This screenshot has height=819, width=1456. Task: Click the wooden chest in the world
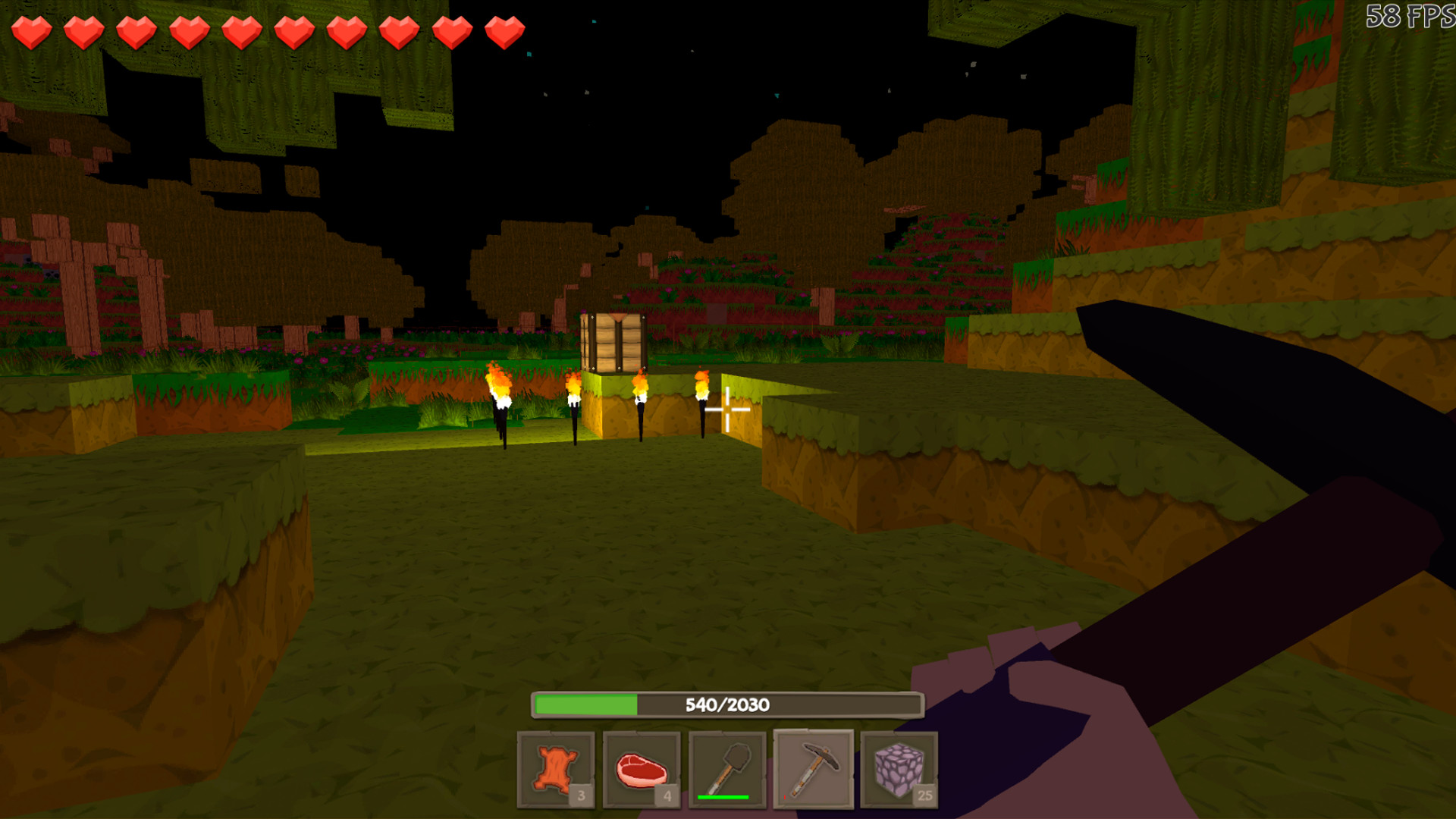614,341
